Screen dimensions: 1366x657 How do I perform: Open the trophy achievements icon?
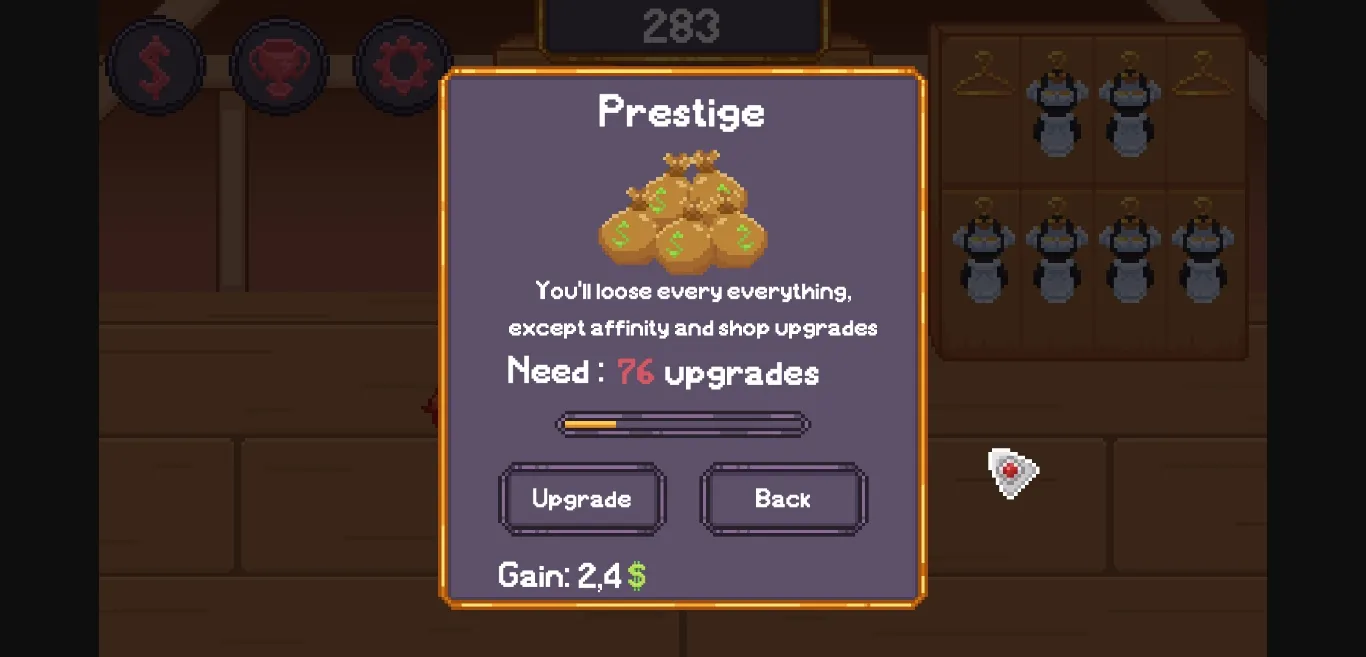click(x=279, y=66)
